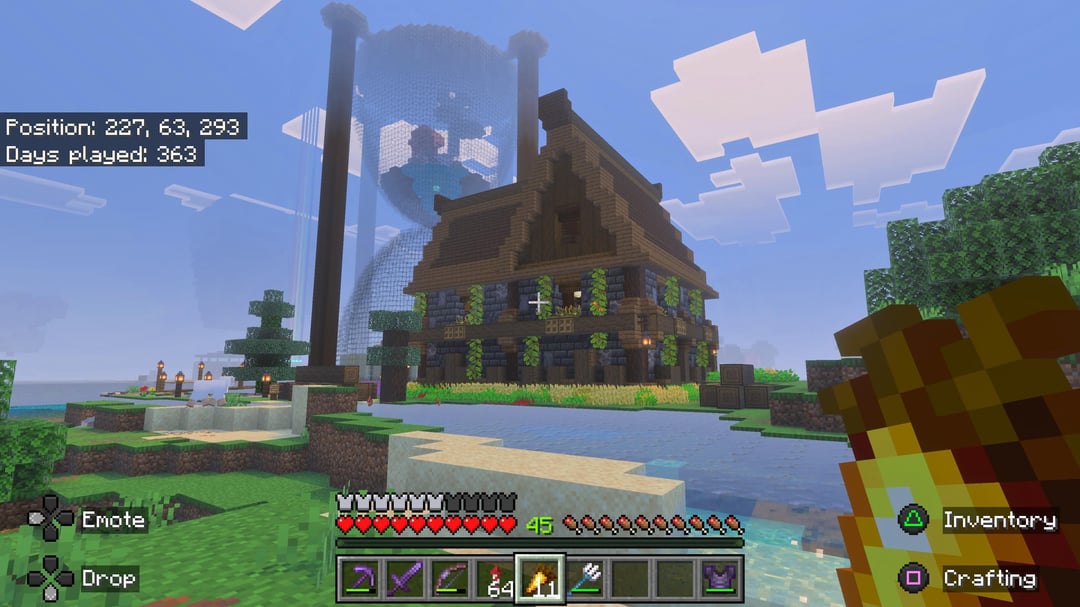The image size is (1080, 607).
Task: Select the firework rocket stack of 64
Action: 494,579
